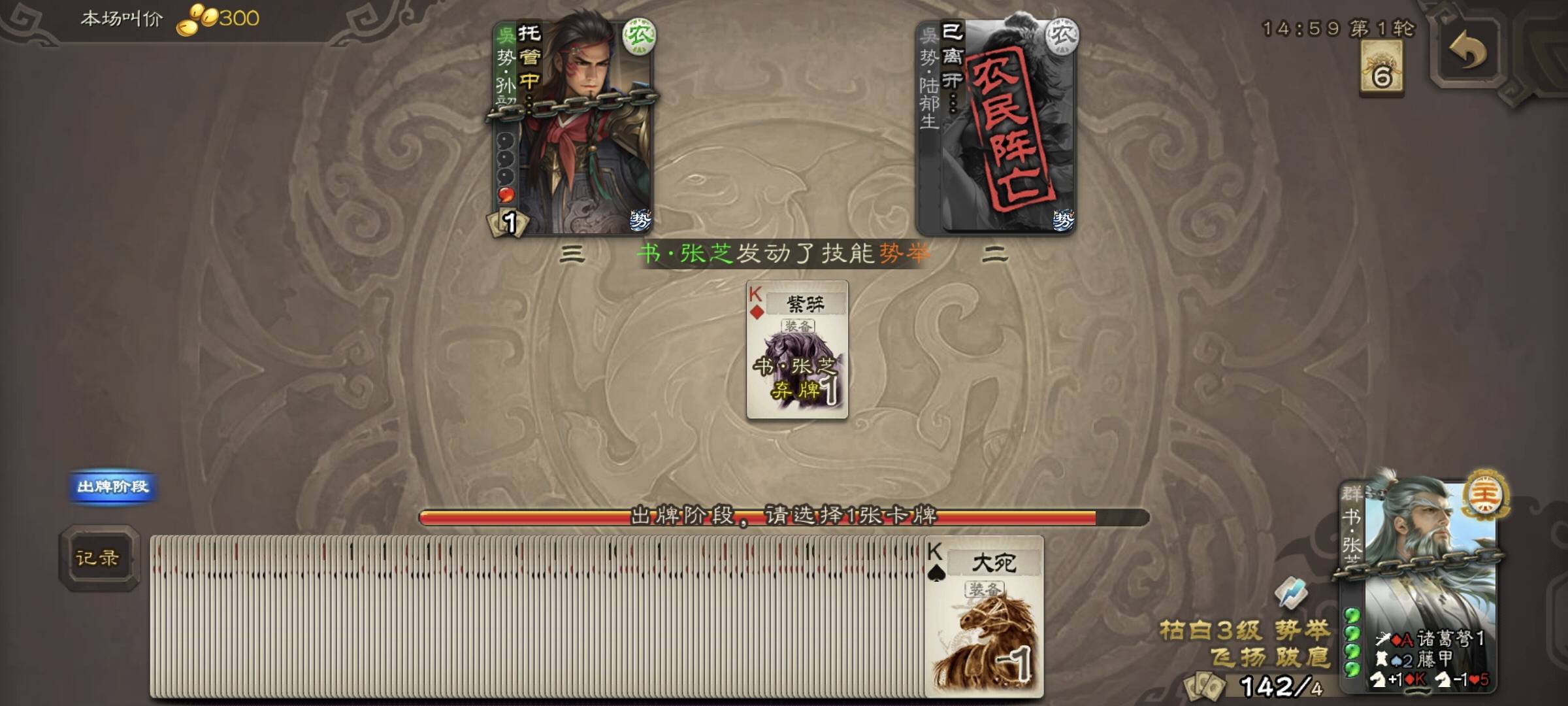Select the 诸葛弩 weapon equipment slot
The height and width of the screenshot is (706, 1568).
point(1431,639)
